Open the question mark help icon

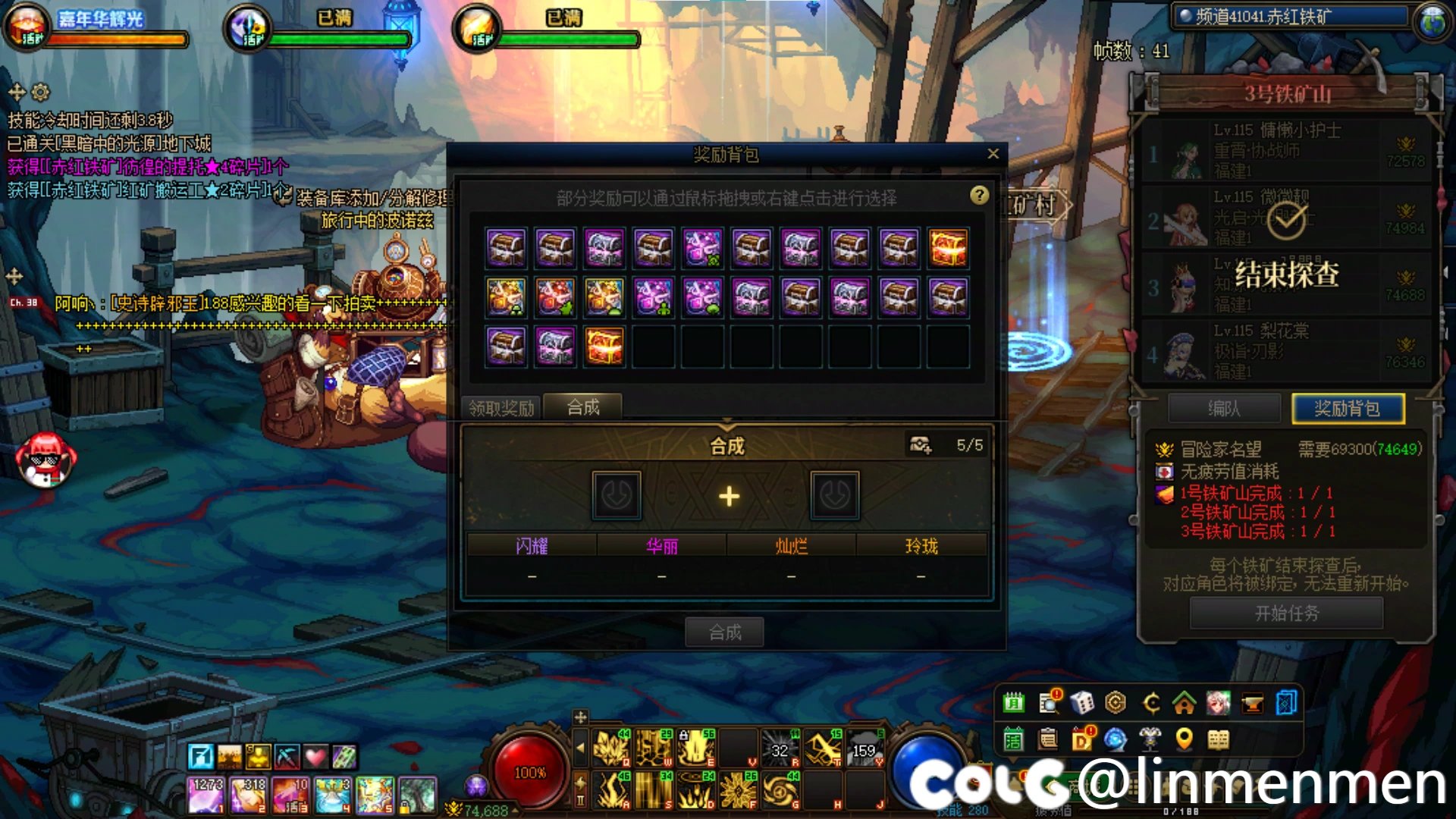(x=979, y=196)
